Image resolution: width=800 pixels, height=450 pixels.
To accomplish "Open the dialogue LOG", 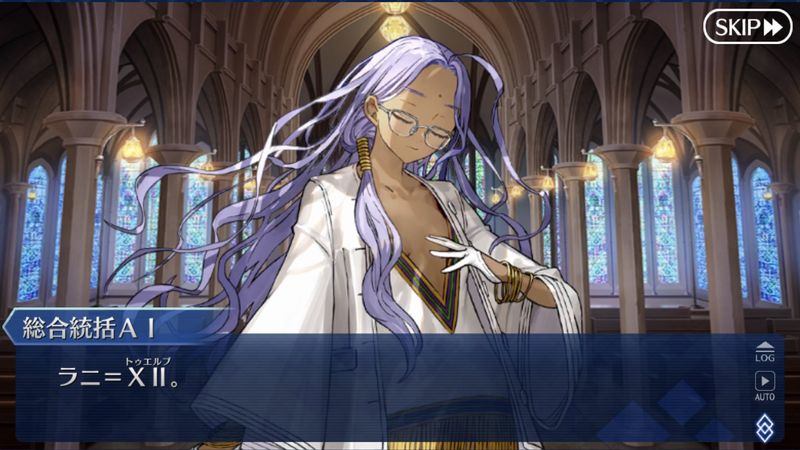I will (x=764, y=350).
